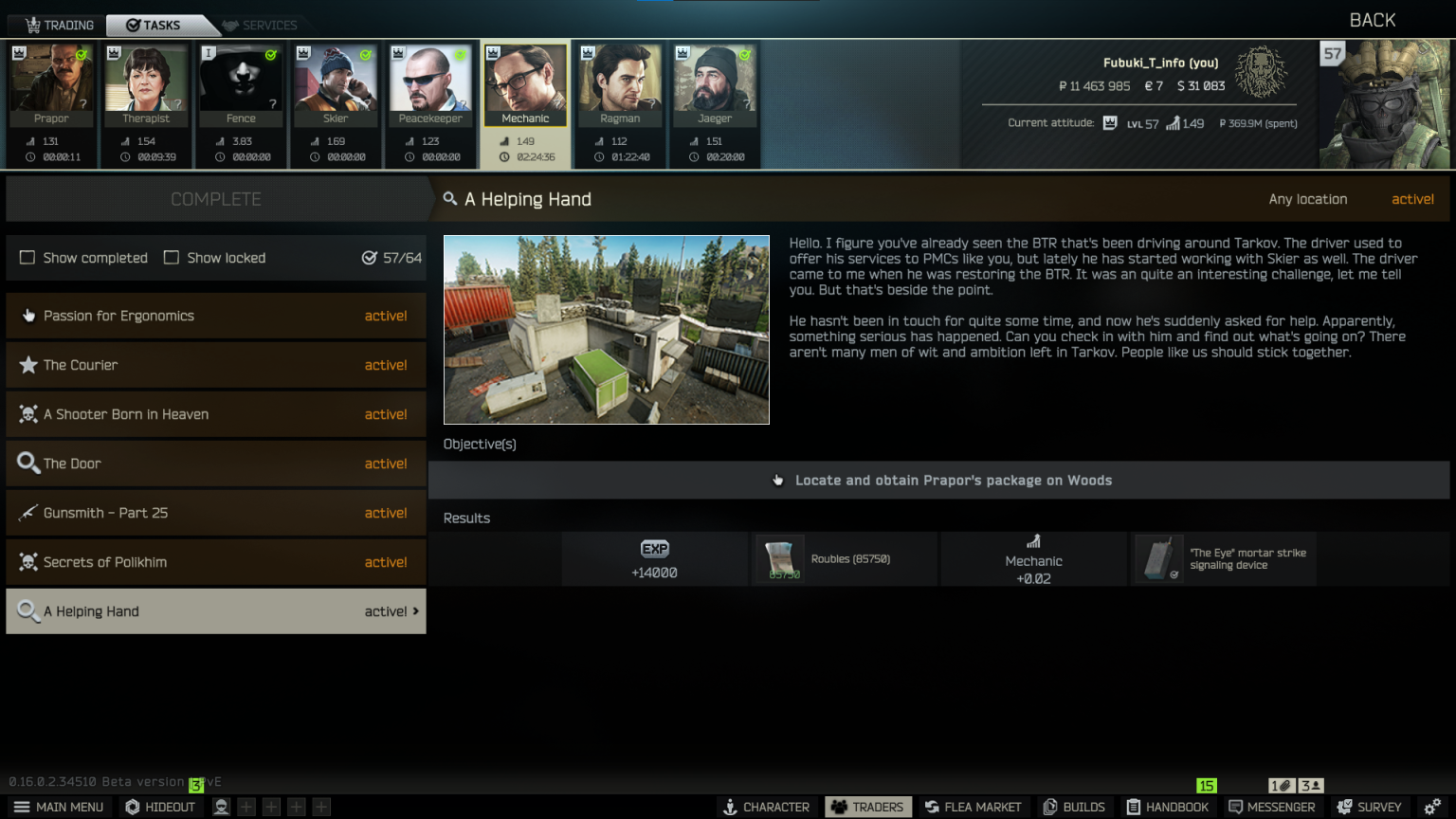This screenshot has width=1456, height=819.
Task: Choose the Therapist trader portrait
Action: click(146, 85)
